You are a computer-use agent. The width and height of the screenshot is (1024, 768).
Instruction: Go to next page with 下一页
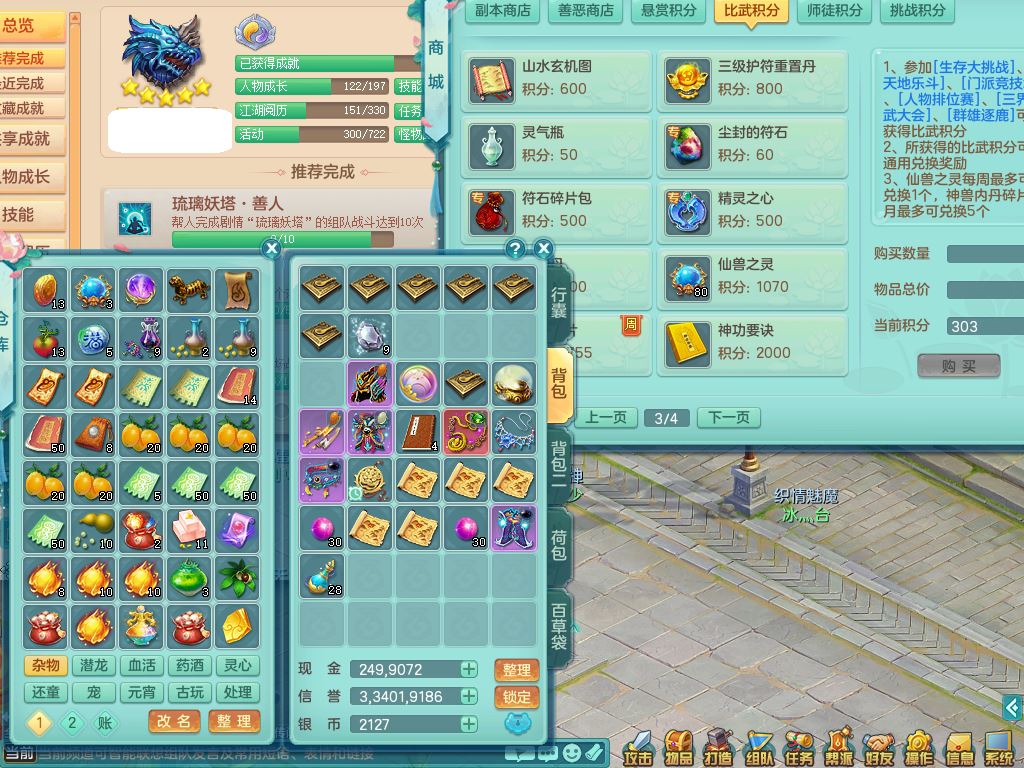click(x=728, y=418)
